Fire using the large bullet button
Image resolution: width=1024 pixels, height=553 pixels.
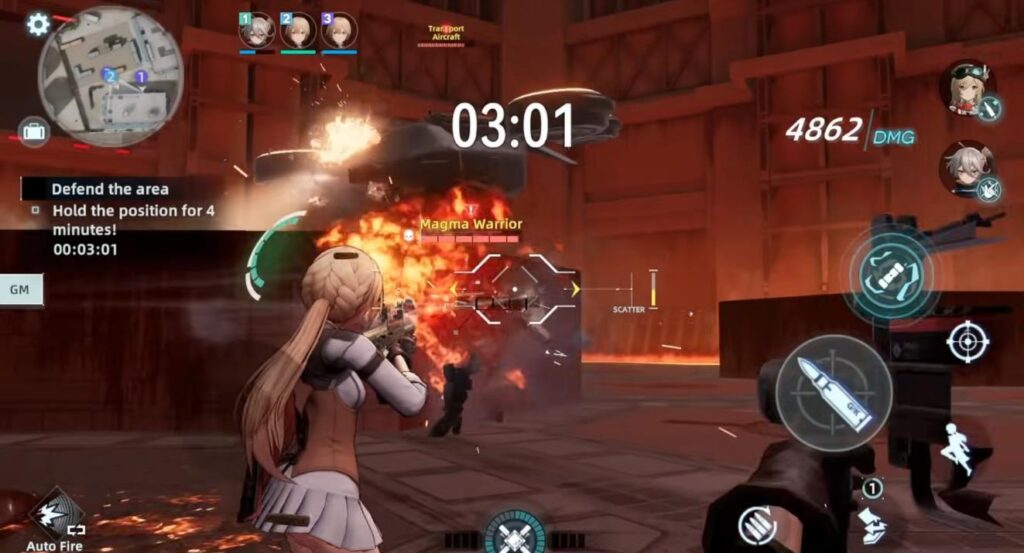coord(833,391)
